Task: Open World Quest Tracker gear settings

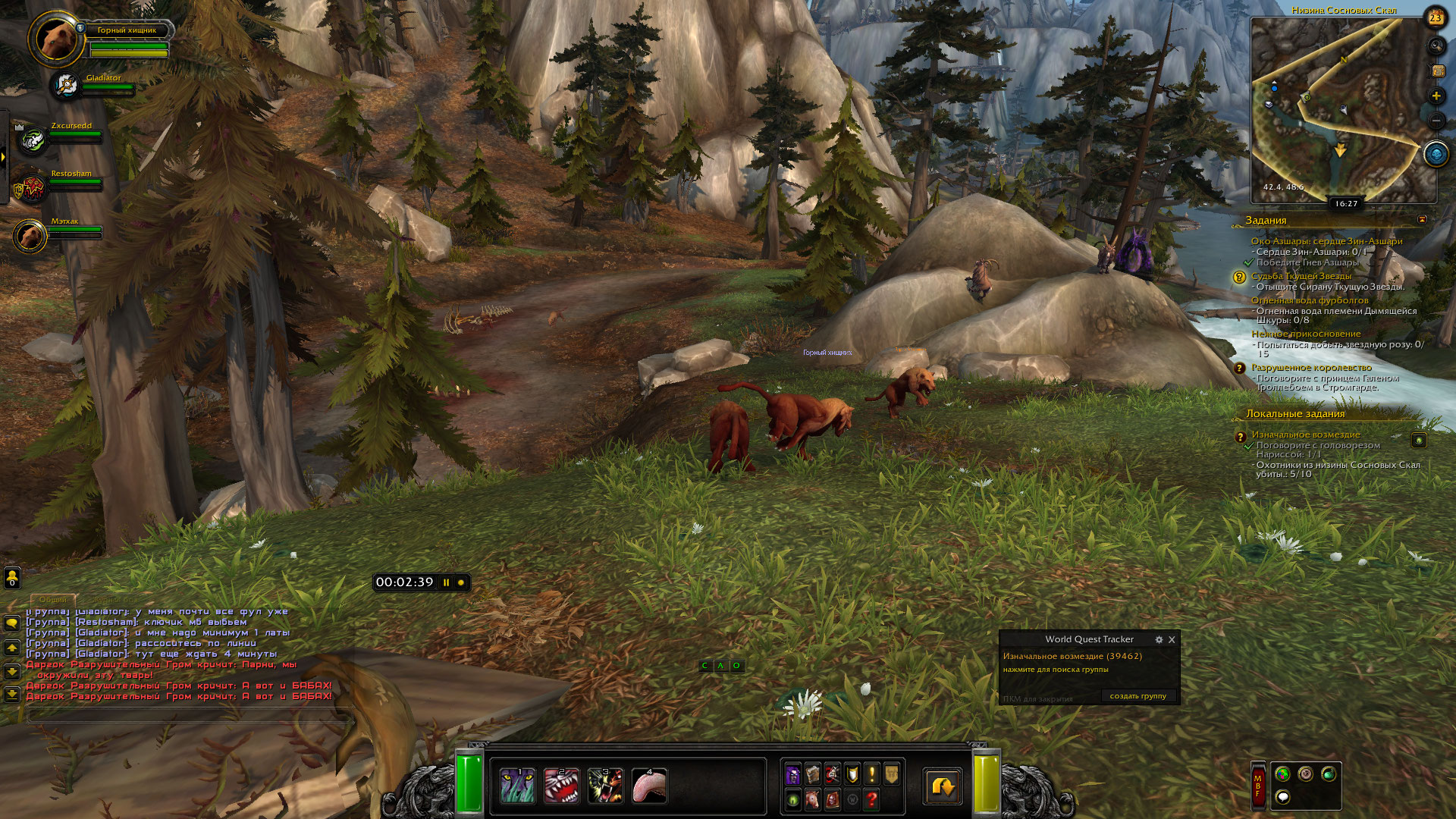Action: pyautogui.click(x=1159, y=640)
